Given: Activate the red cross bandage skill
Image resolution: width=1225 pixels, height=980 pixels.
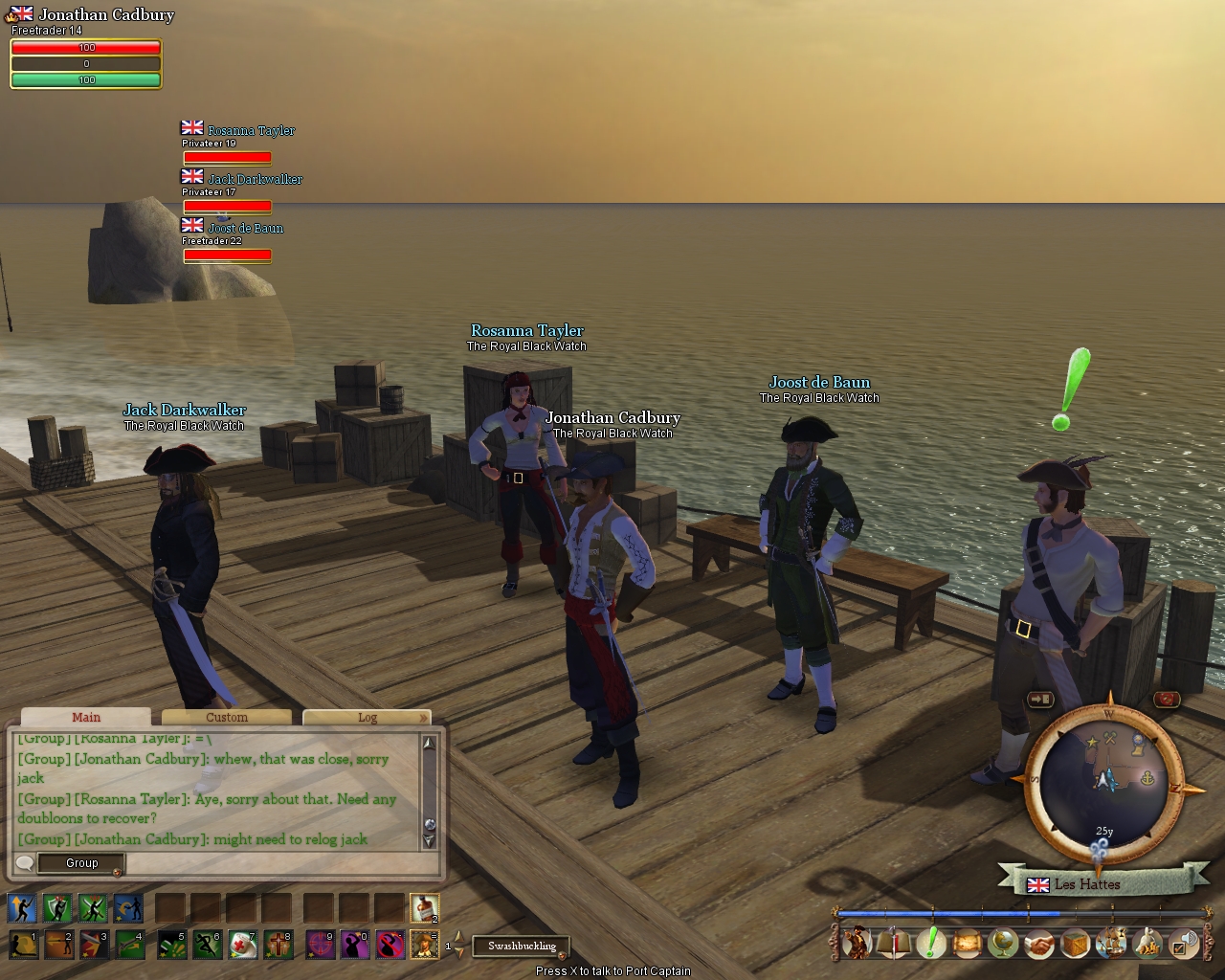Looking at the screenshot, I should coord(243,946).
